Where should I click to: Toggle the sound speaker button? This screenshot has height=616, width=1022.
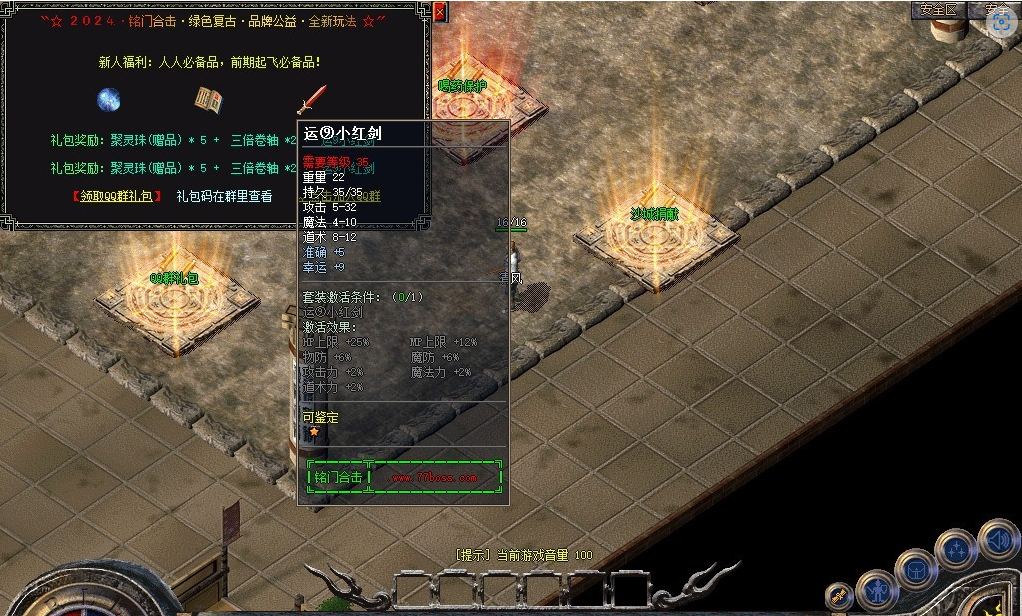[x=997, y=540]
